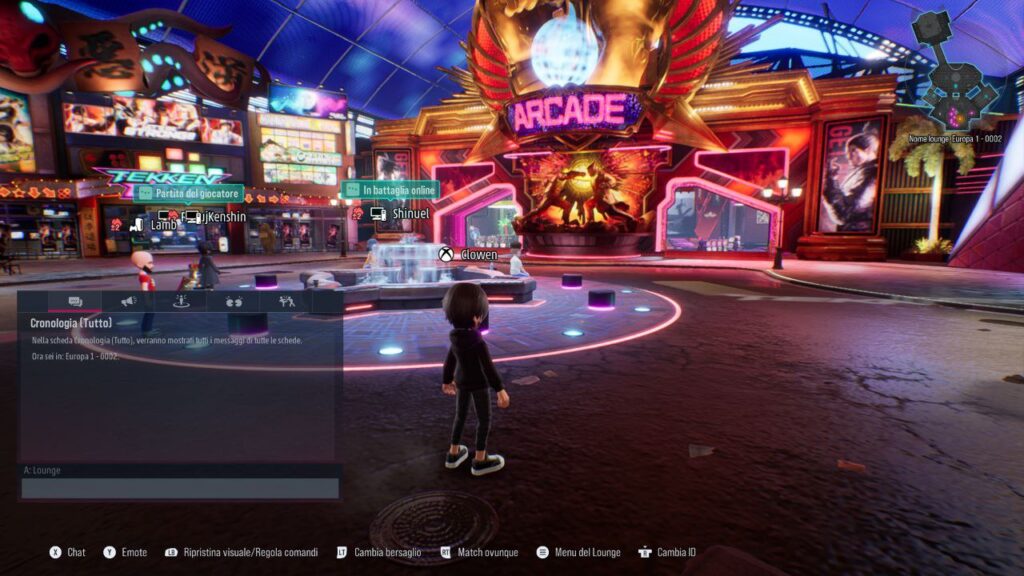Viewport: 1024px width, 576px height.
Task: Select player Shinuel's name tag
Action: pyautogui.click(x=410, y=214)
